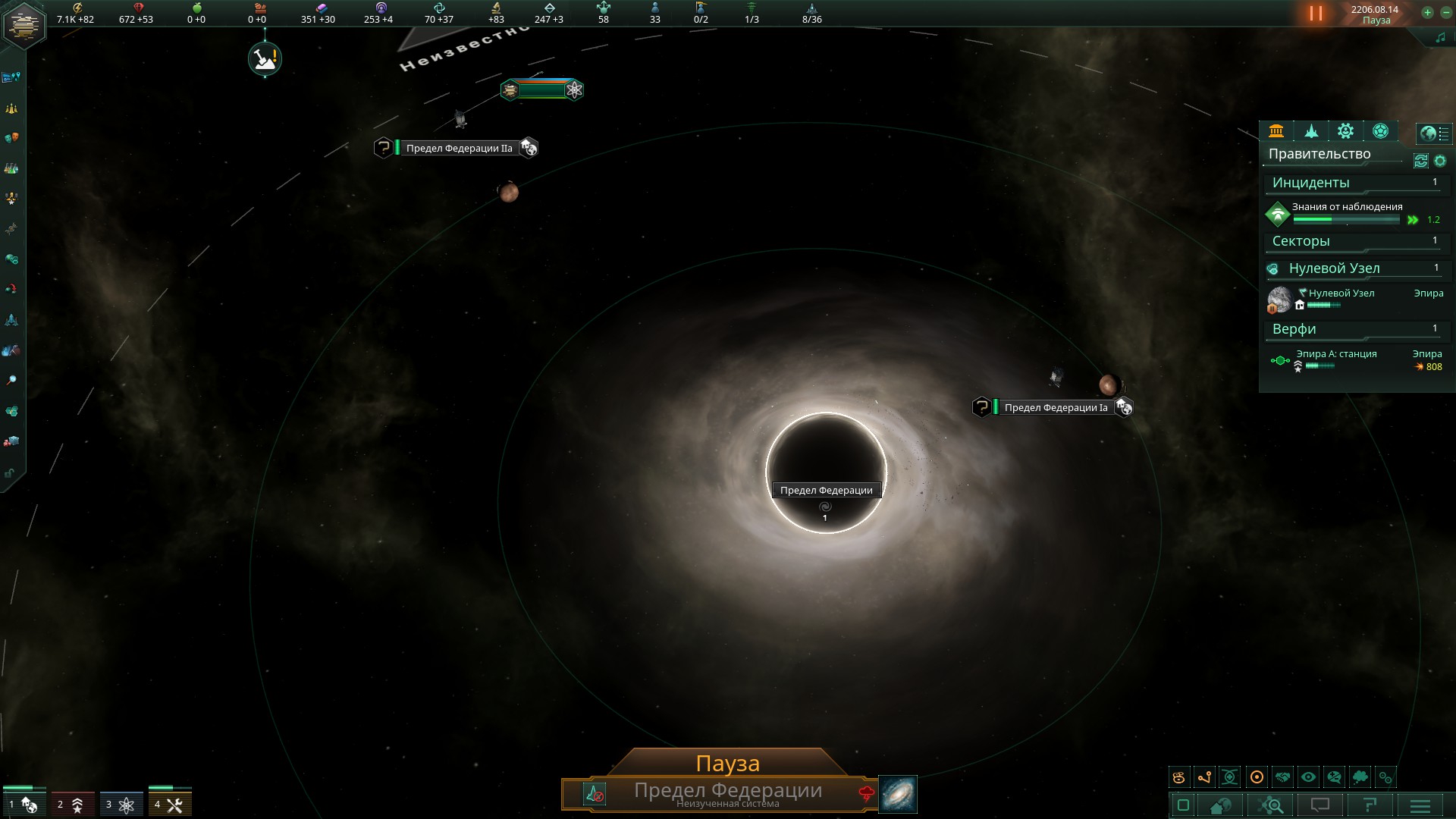Open the main hamburger menu
This screenshot has width=1456, height=819.
(1420, 805)
